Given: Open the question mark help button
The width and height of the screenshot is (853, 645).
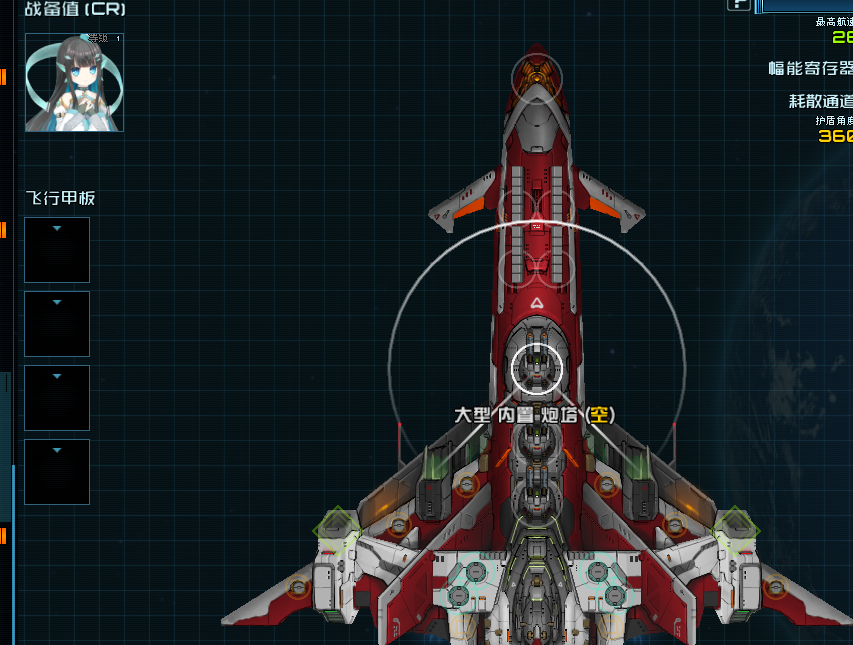Looking at the screenshot, I should pyautogui.click(x=738, y=4).
